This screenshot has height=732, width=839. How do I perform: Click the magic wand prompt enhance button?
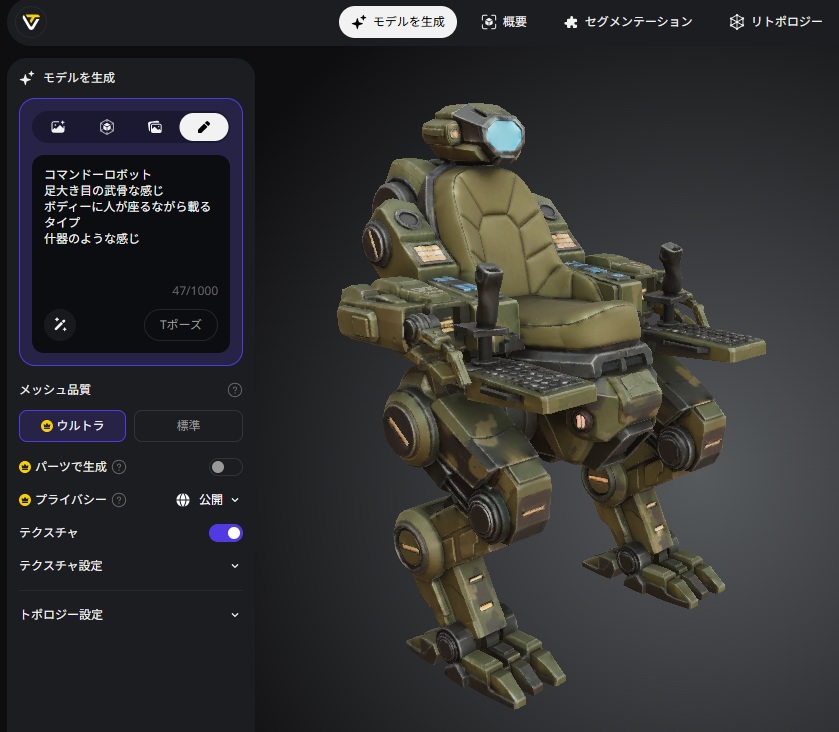(x=60, y=324)
